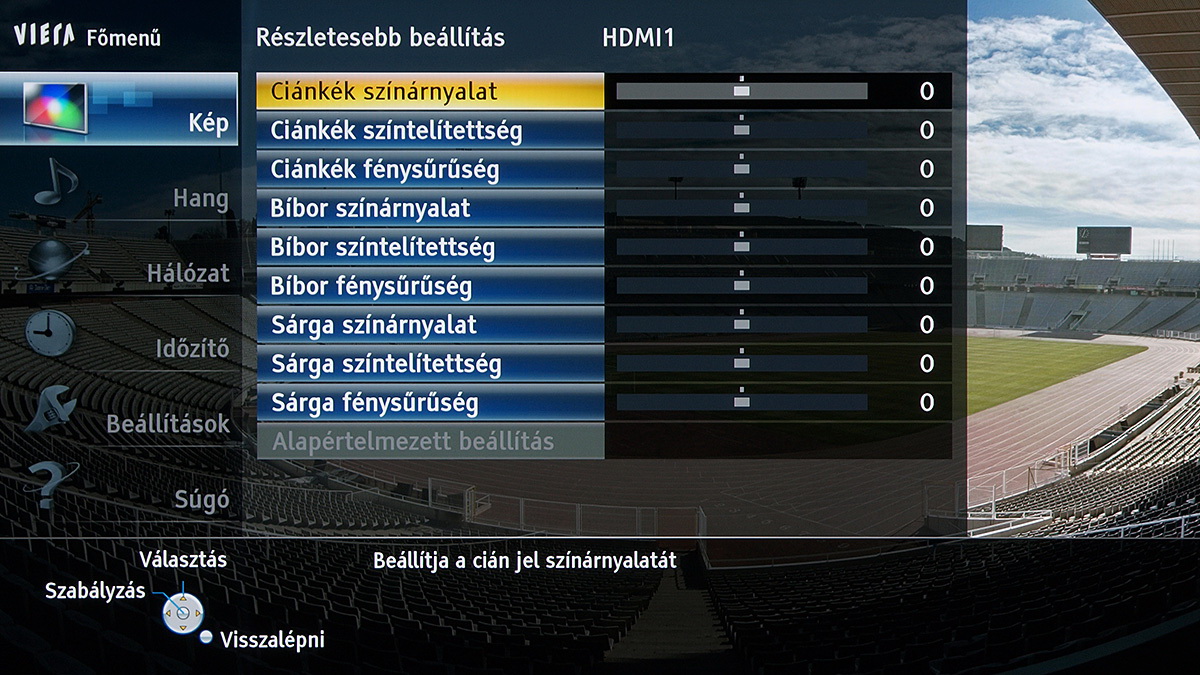Select the Sárga színárnyalat row
Screen dimensions: 1200x675
tap(430, 325)
